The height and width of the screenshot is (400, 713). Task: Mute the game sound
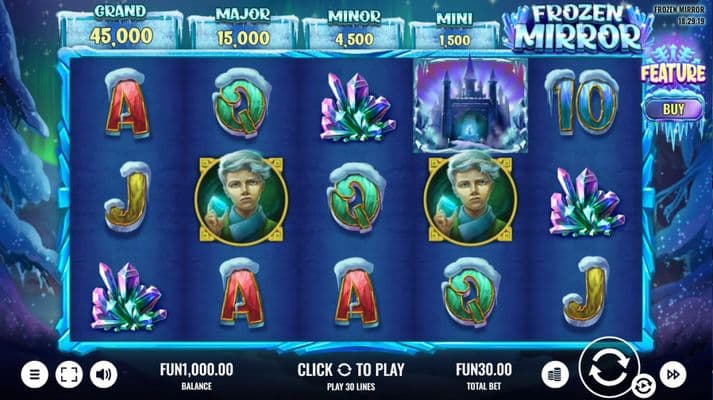pos(103,375)
